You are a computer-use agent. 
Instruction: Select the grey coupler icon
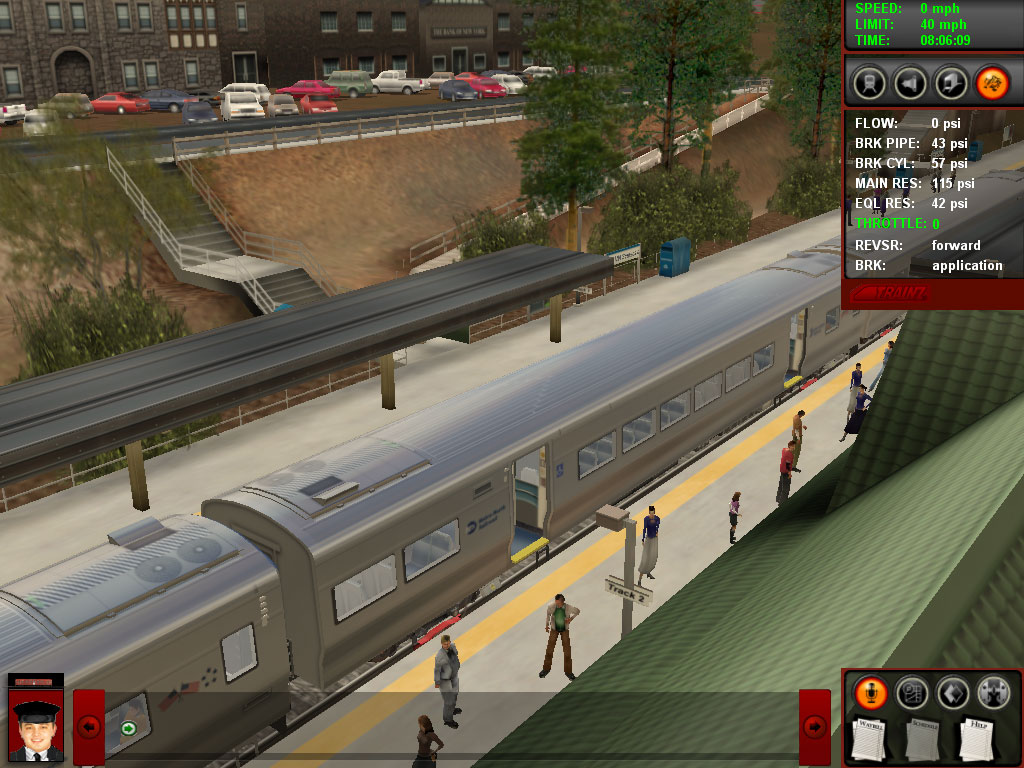(x=993, y=692)
